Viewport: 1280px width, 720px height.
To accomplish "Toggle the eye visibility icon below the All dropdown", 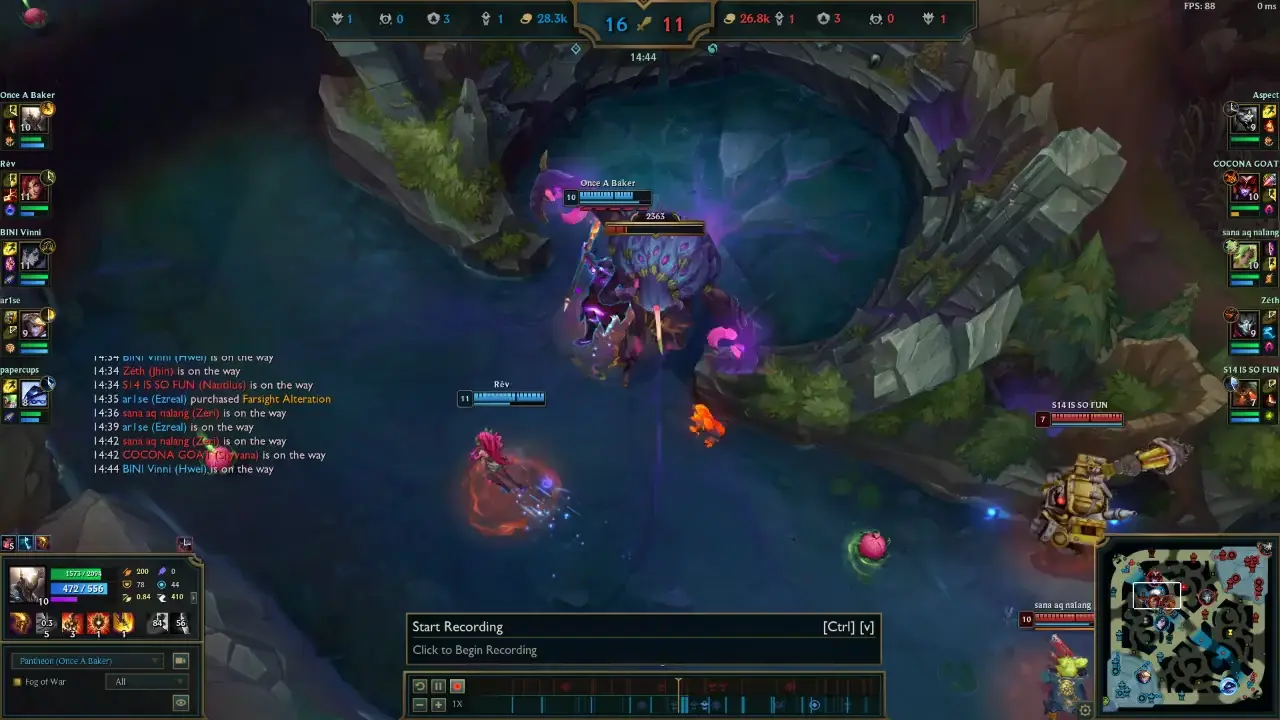I will [x=182, y=702].
